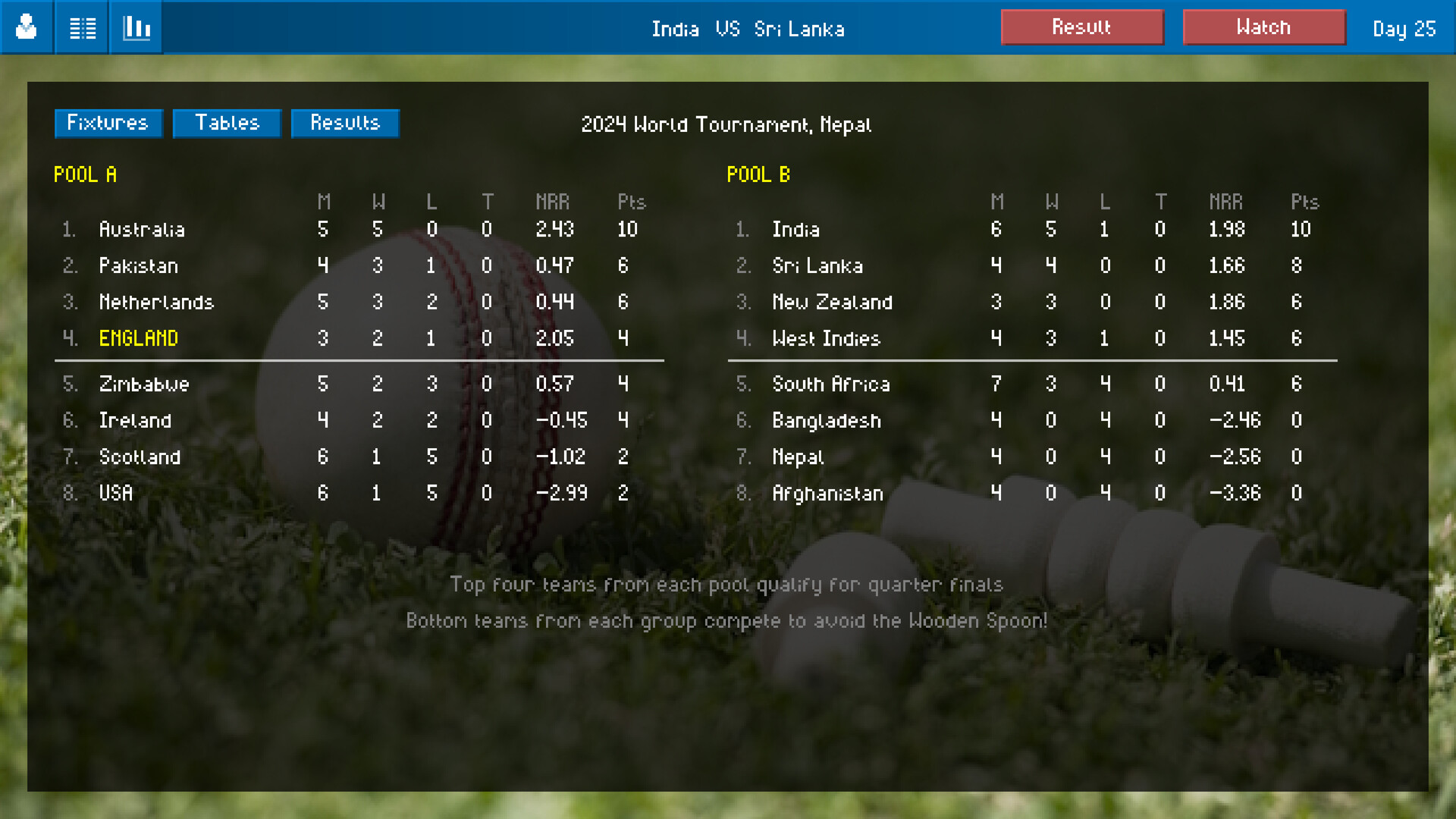This screenshot has width=1456, height=819.
Task: Select Afghanistan at bottom of Pool B
Action: 827,493
